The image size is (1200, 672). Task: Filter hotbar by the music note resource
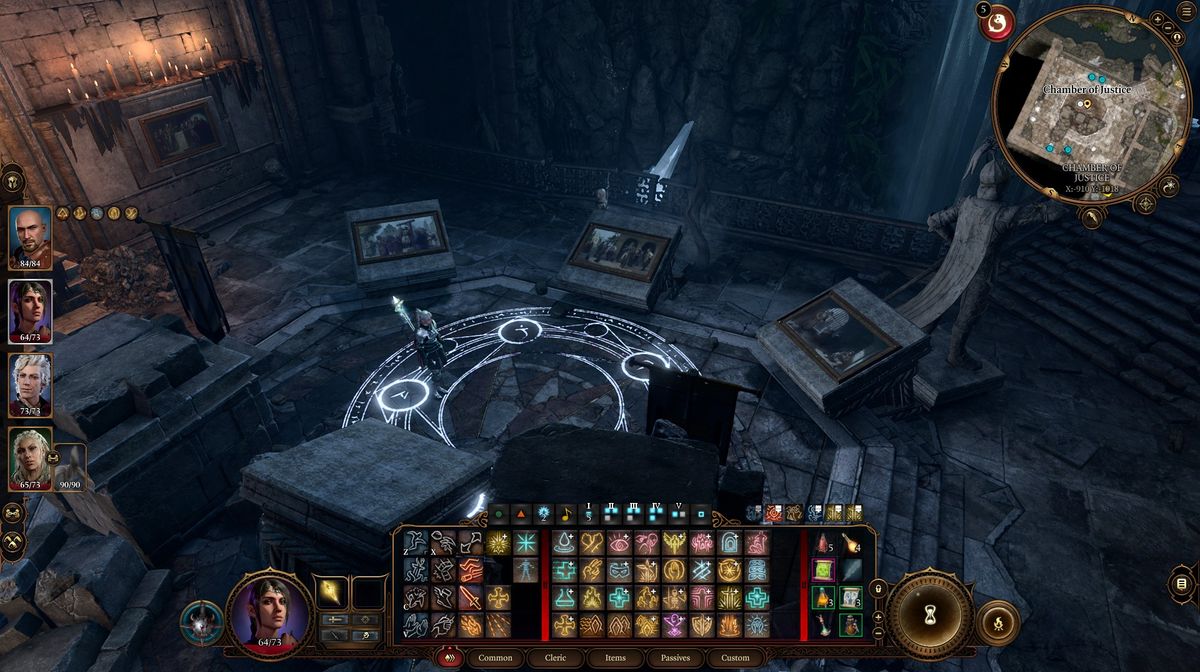click(566, 515)
